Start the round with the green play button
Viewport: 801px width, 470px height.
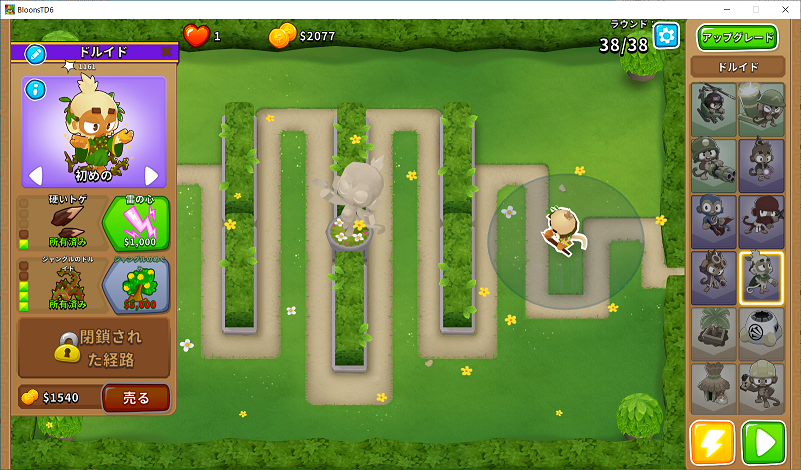pos(764,443)
